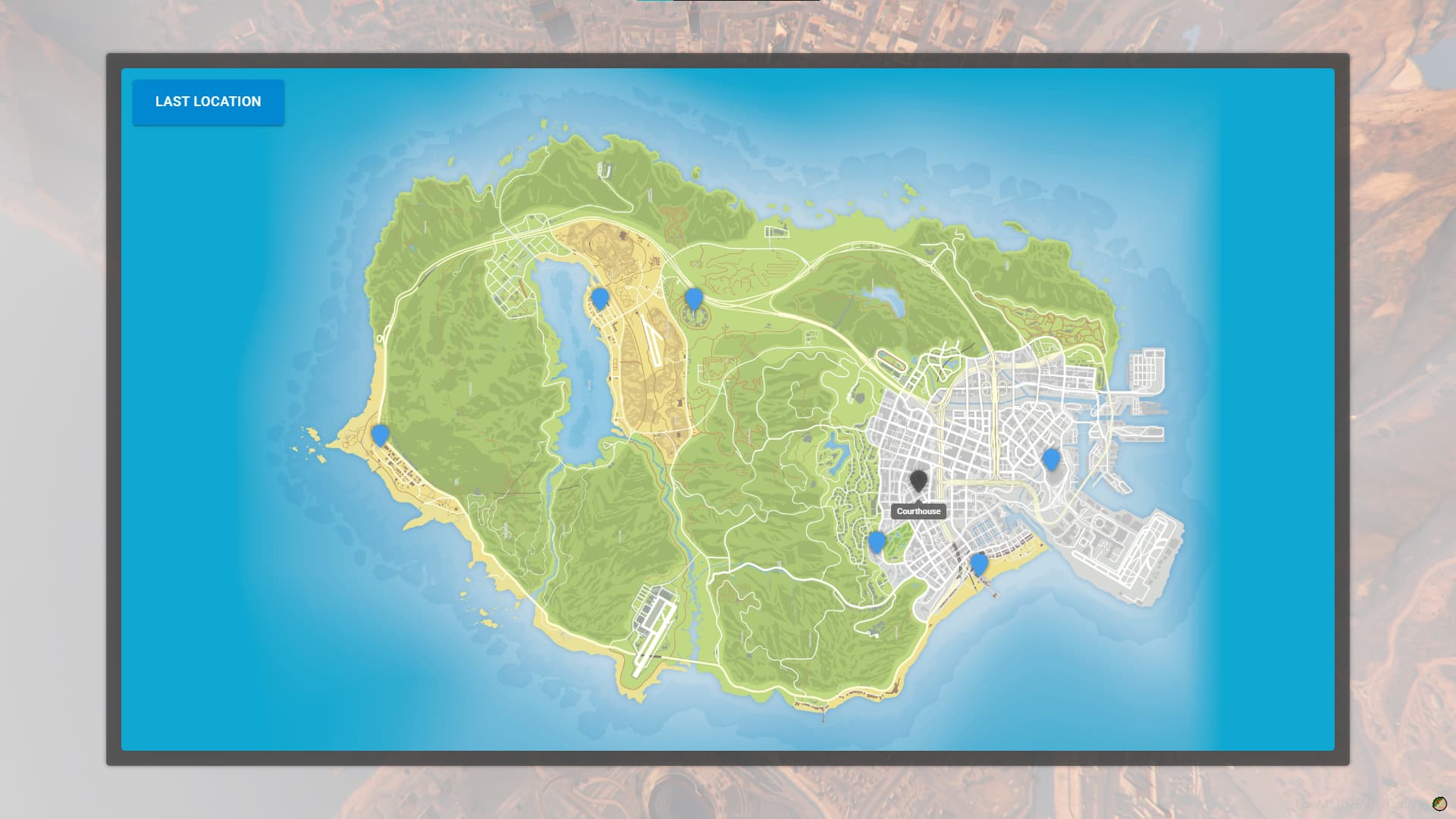The height and width of the screenshot is (819, 1456).
Task: Click the blue pin on the western coastal town
Action: click(x=379, y=434)
